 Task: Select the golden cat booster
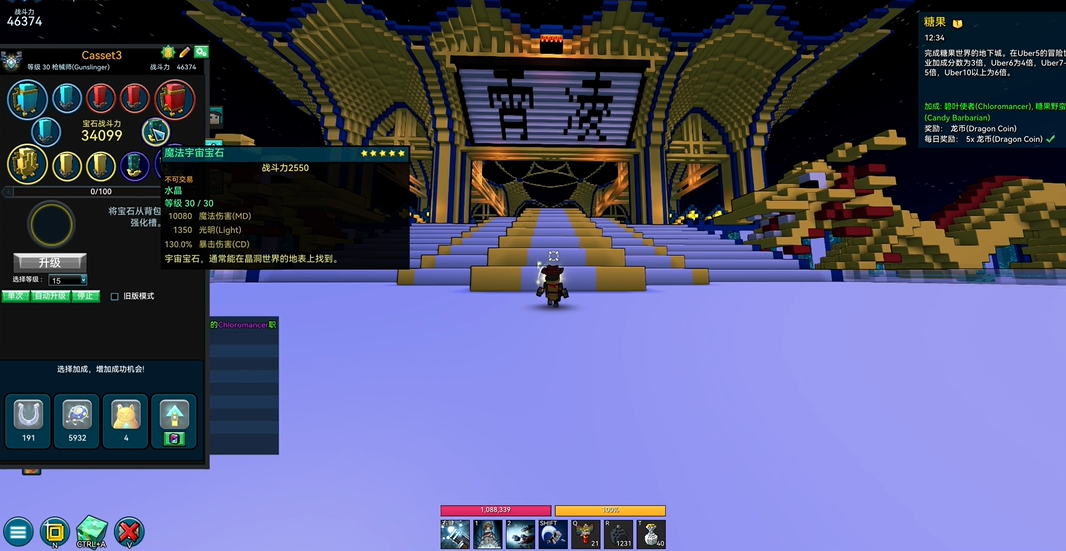point(125,420)
